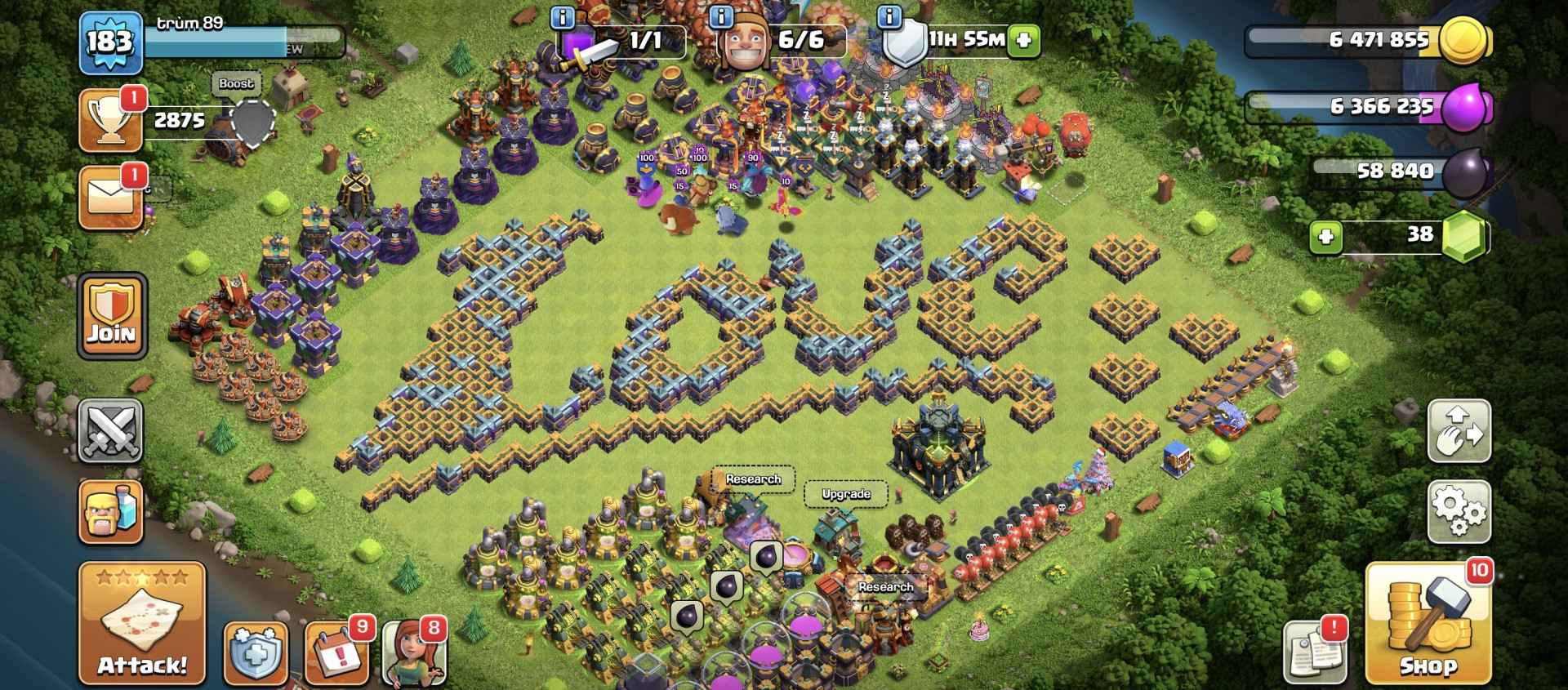Open the level 183 player profile badge
1568x690 pixels.
(111, 41)
